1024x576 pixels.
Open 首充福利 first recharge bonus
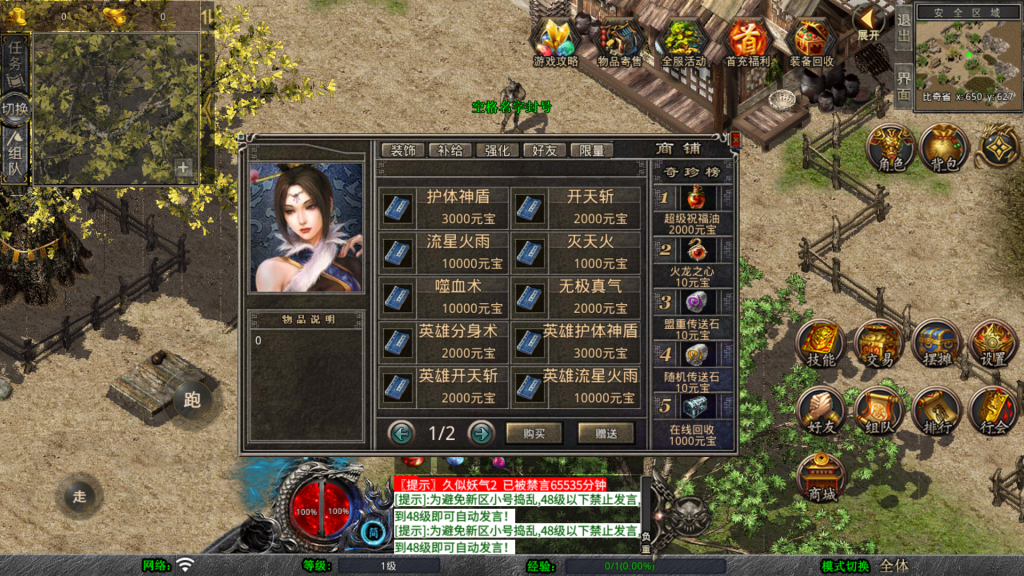click(748, 43)
